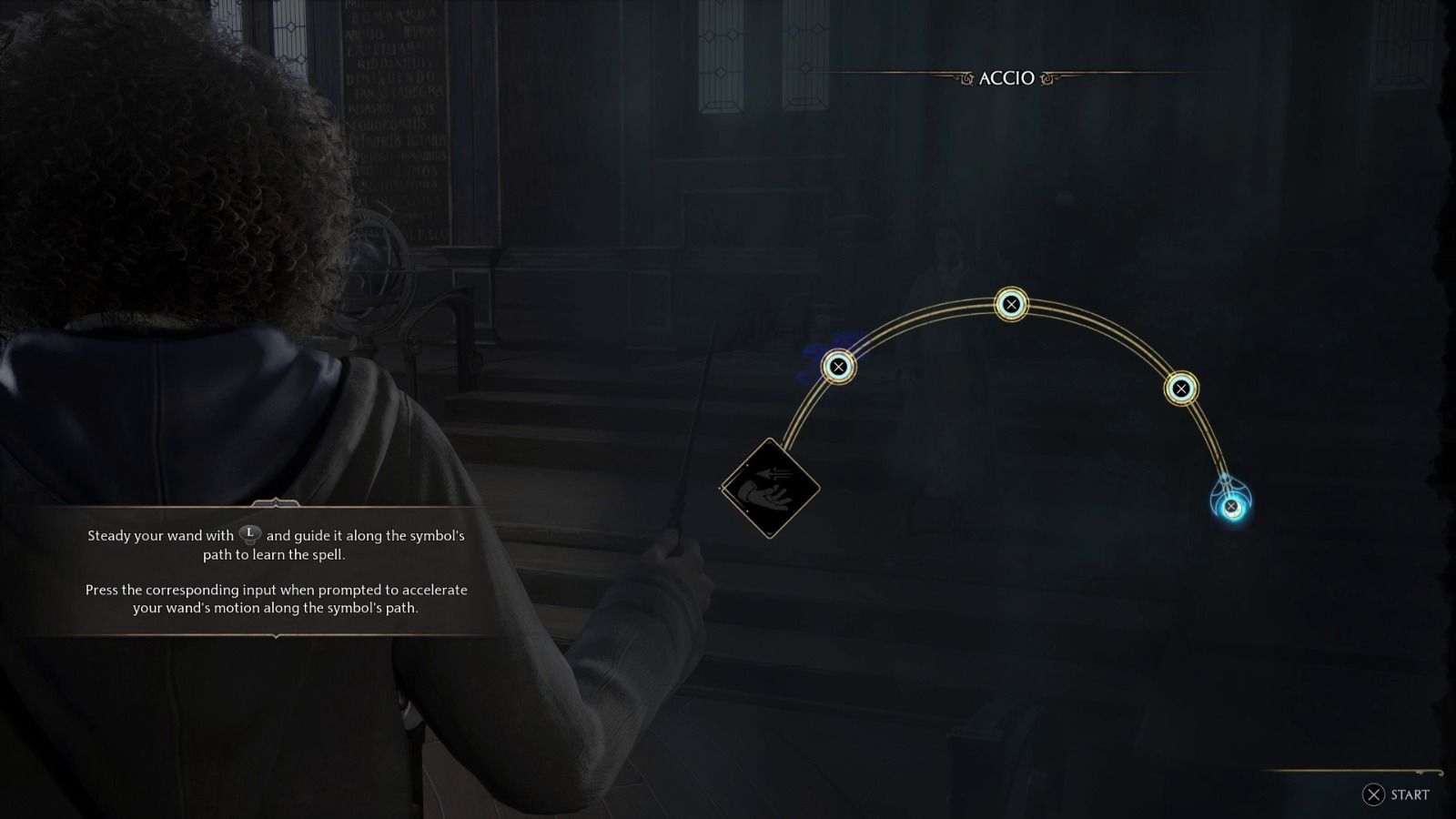Click the X node beside the blue wand sparkle

(x=837, y=368)
